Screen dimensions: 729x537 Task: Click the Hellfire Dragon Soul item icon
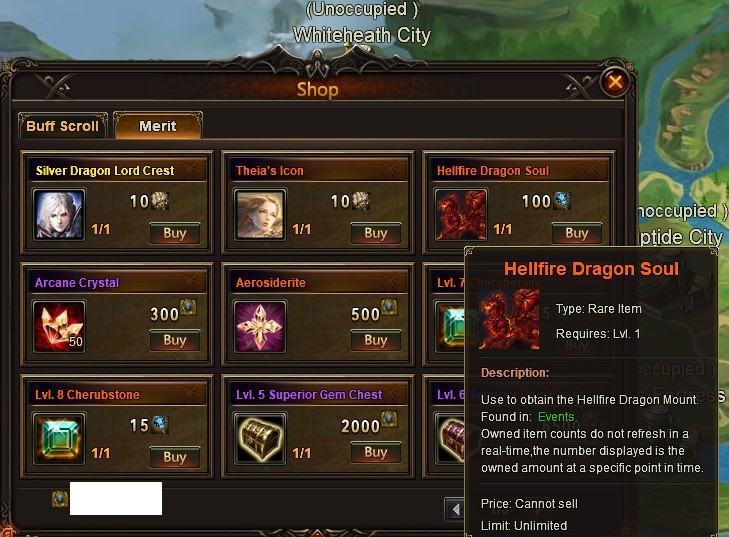(461, 215)
